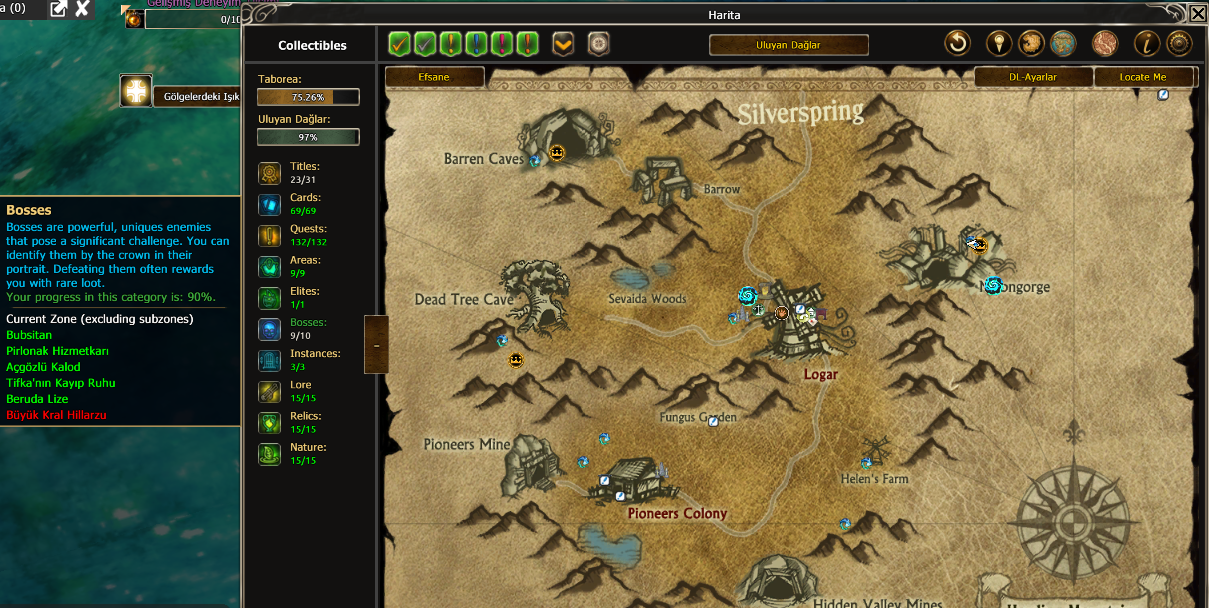Toggle the yellow down-chevron filter button
The width and height of the screenshot is (1209, 608).
click(x=563, y=44)
